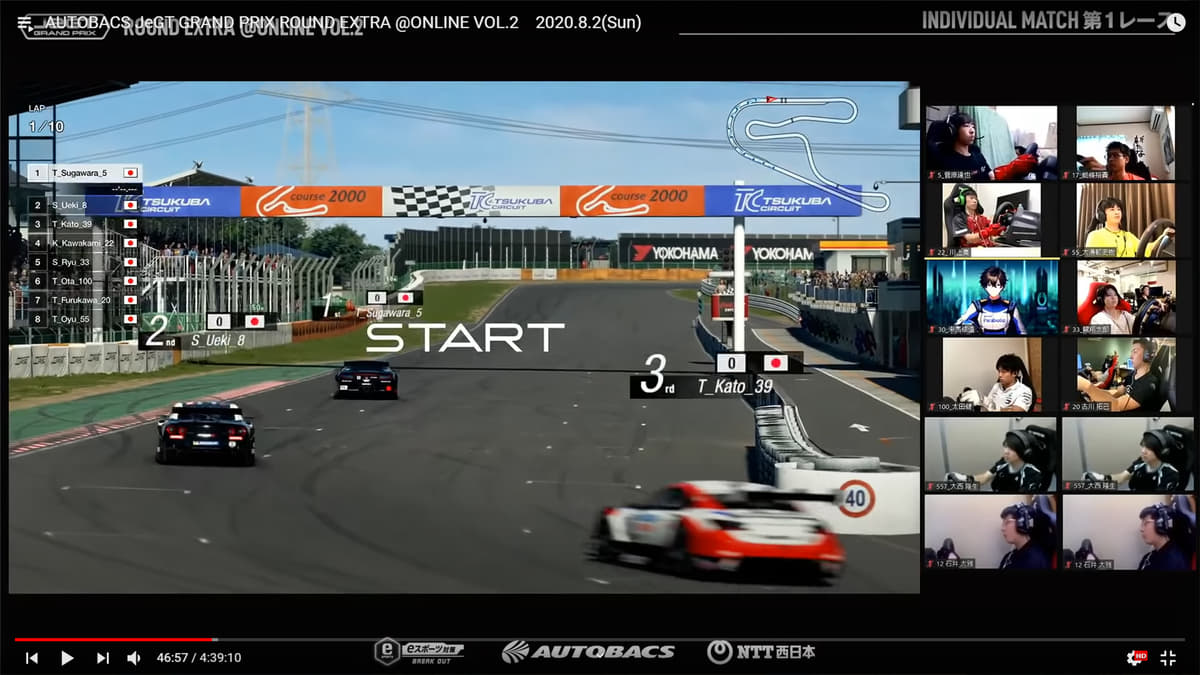Screen dimensions: 1200x675
Task: Select the anime avatar driver camera tile
Action: pyautogui.click(x=984, y=297)
